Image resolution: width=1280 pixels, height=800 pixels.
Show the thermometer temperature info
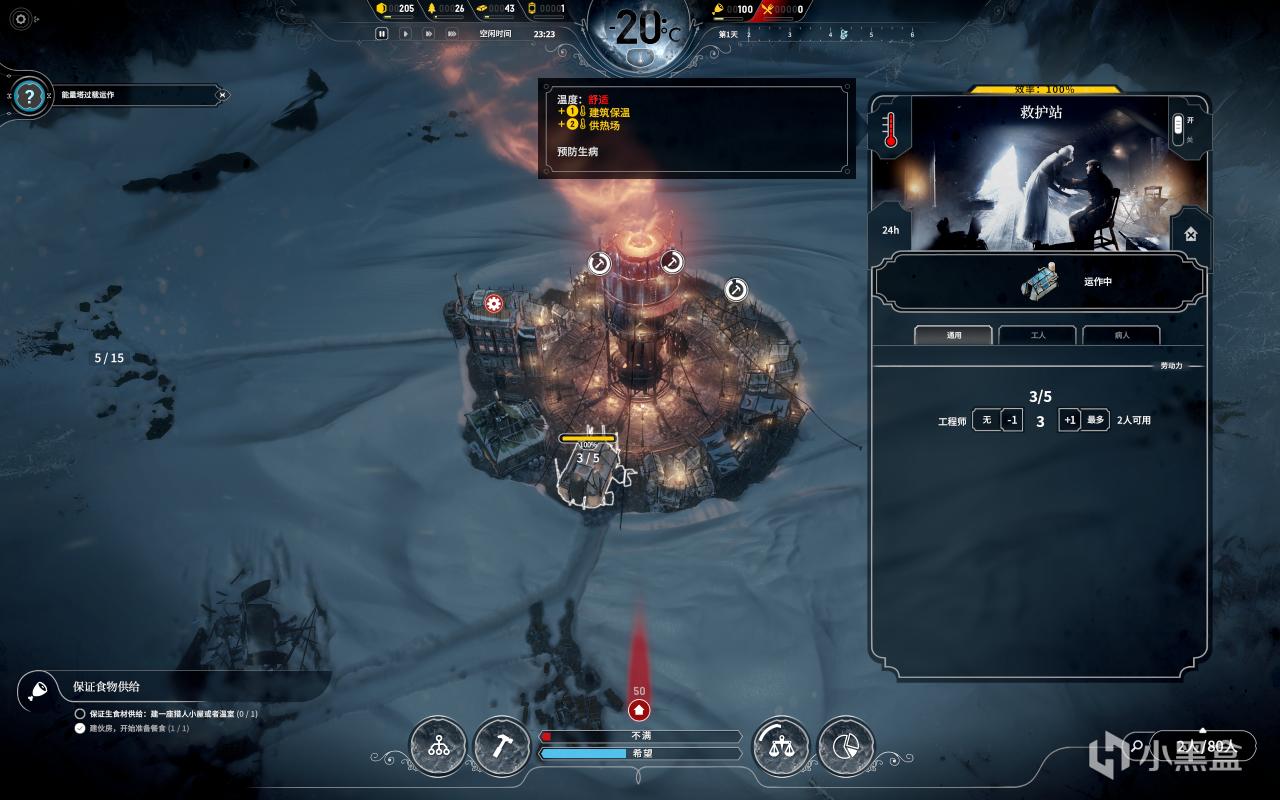pyautogui.click(x=890, y=130)
